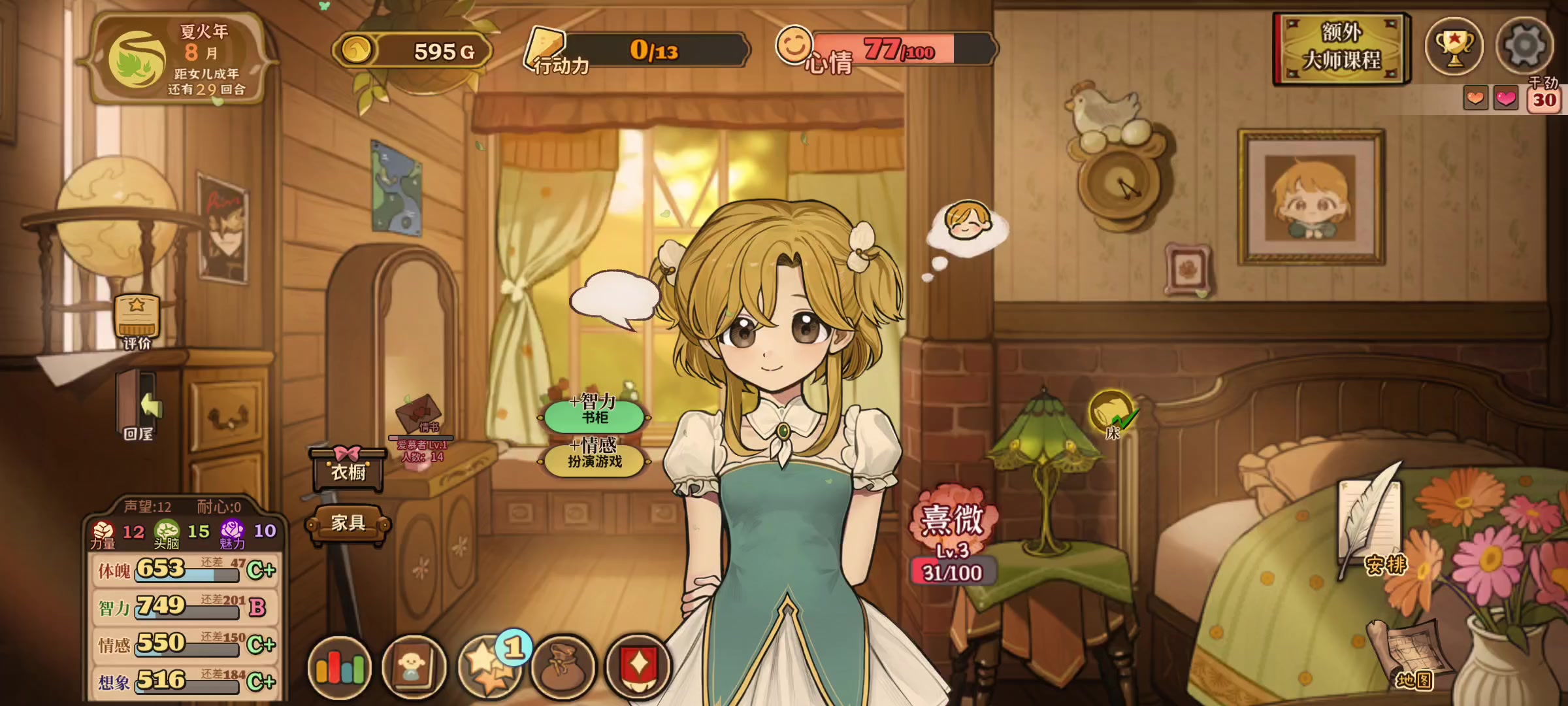Image resolution: width=1568 pixels, height=706 pixels.
Task: Open the 额外大师课程 extra master course
Action: click(1341, 48)
